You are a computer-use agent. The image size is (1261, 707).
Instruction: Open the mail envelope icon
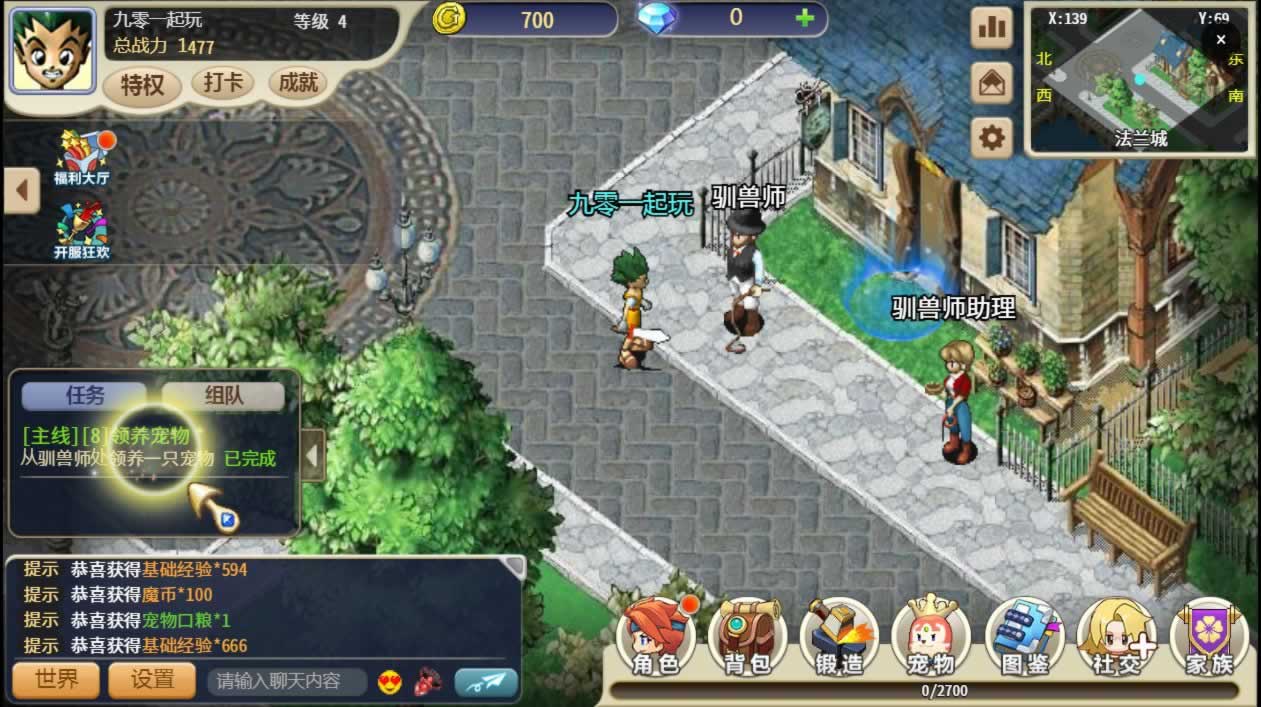tap(992, 83)
